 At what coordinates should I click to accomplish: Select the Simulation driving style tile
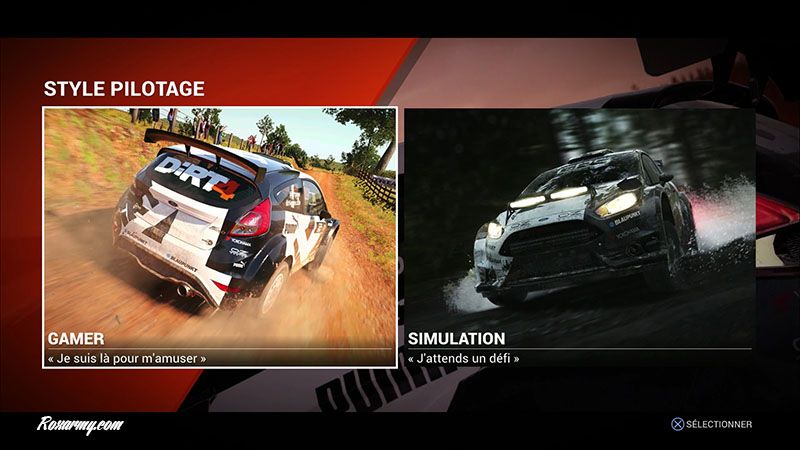point(579,237)
